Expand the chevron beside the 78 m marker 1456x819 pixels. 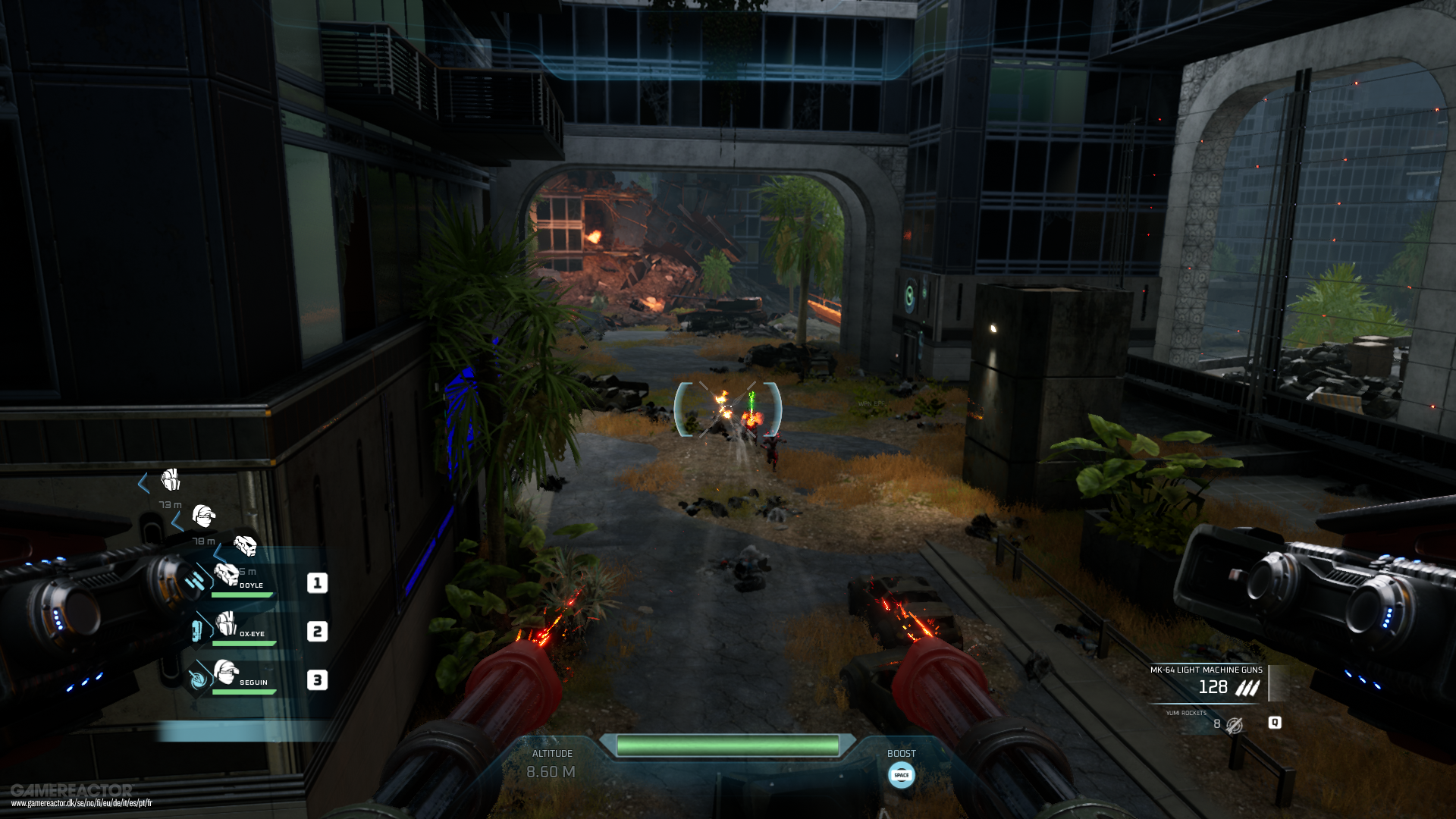pyautogui.click(x=177, y=522)
